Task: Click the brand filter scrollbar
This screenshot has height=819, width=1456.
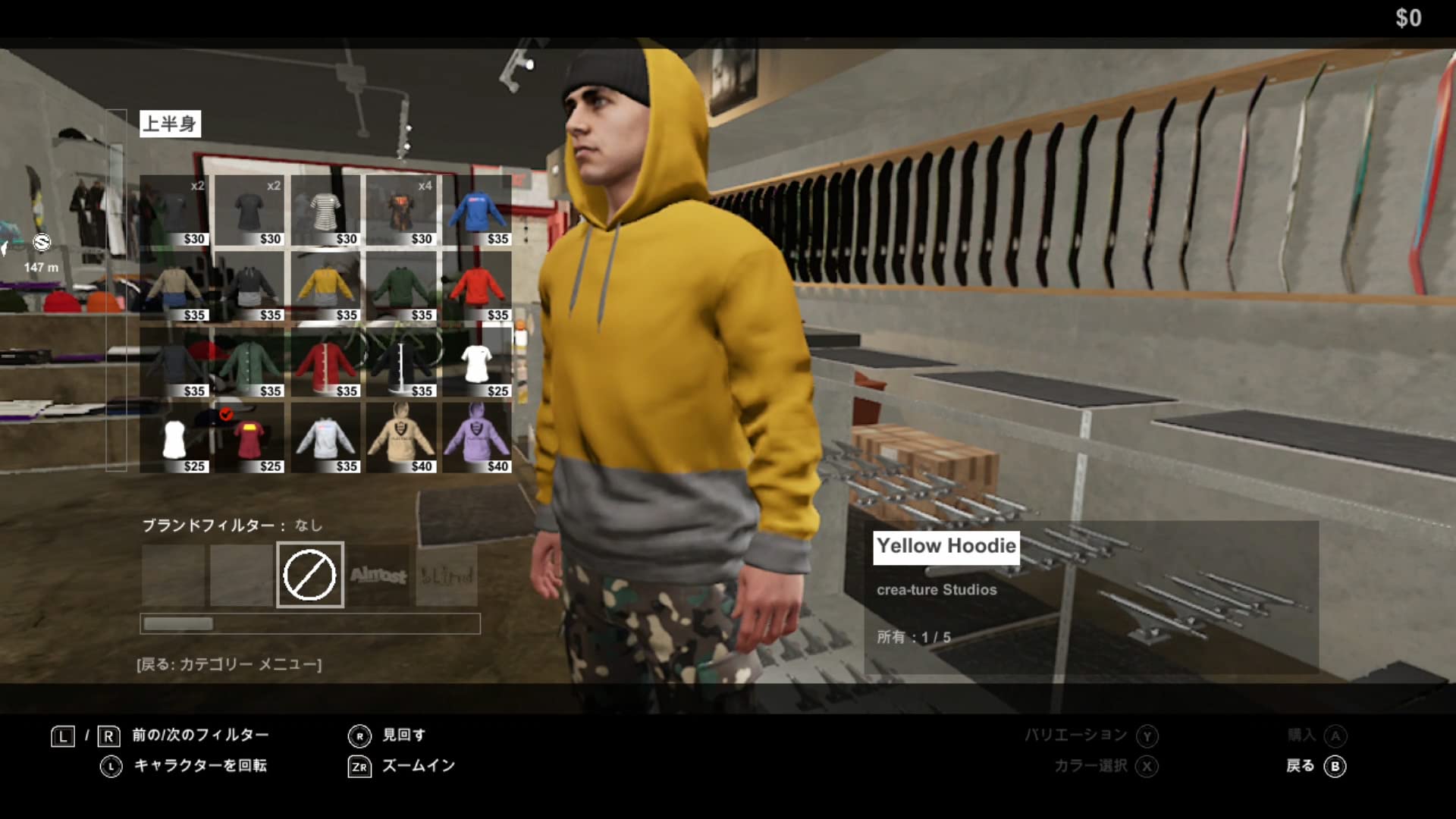Action: click(x=309, y=623)
